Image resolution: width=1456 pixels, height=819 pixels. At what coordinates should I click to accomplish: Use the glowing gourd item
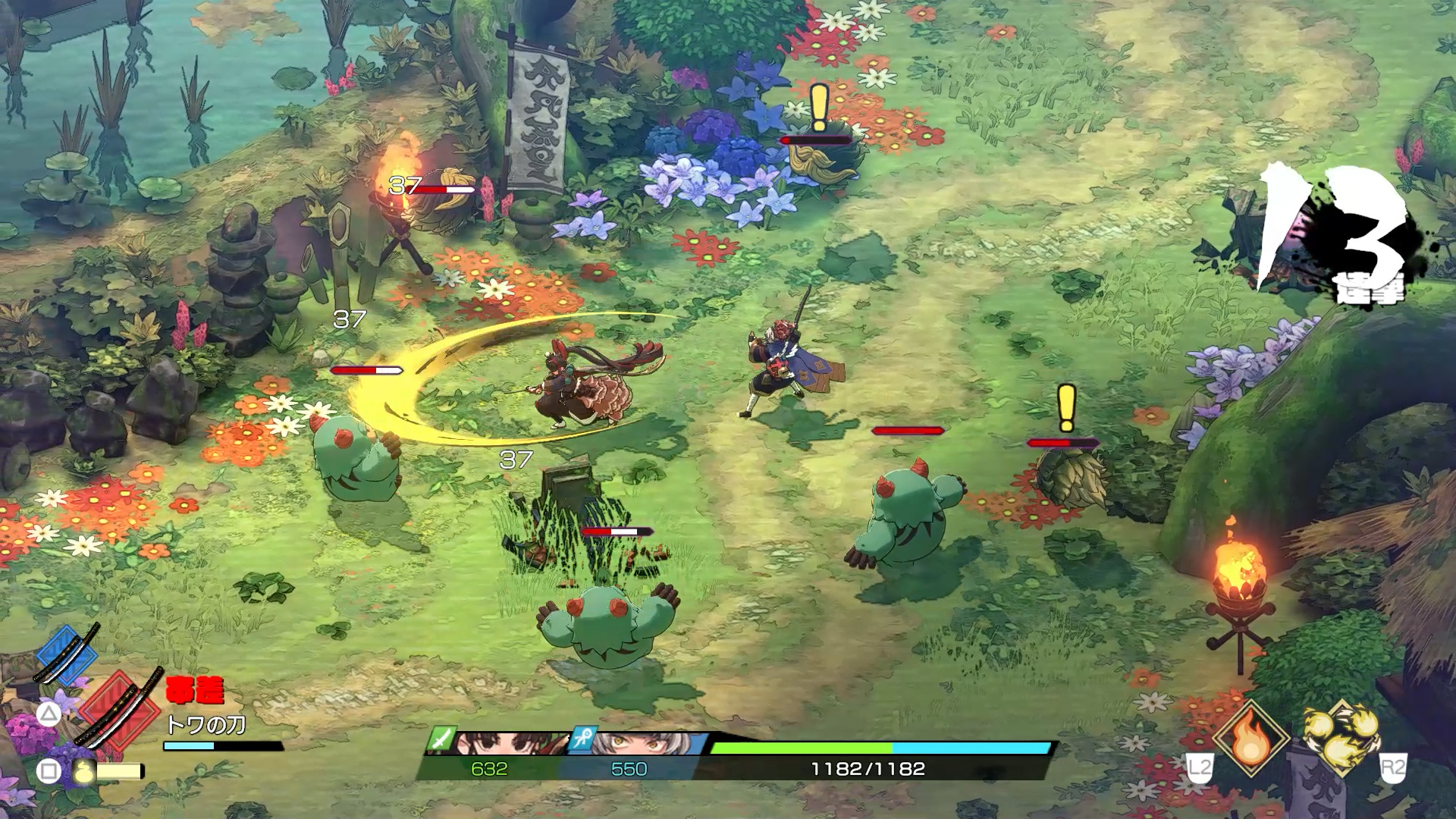click(x=85, y=771)
